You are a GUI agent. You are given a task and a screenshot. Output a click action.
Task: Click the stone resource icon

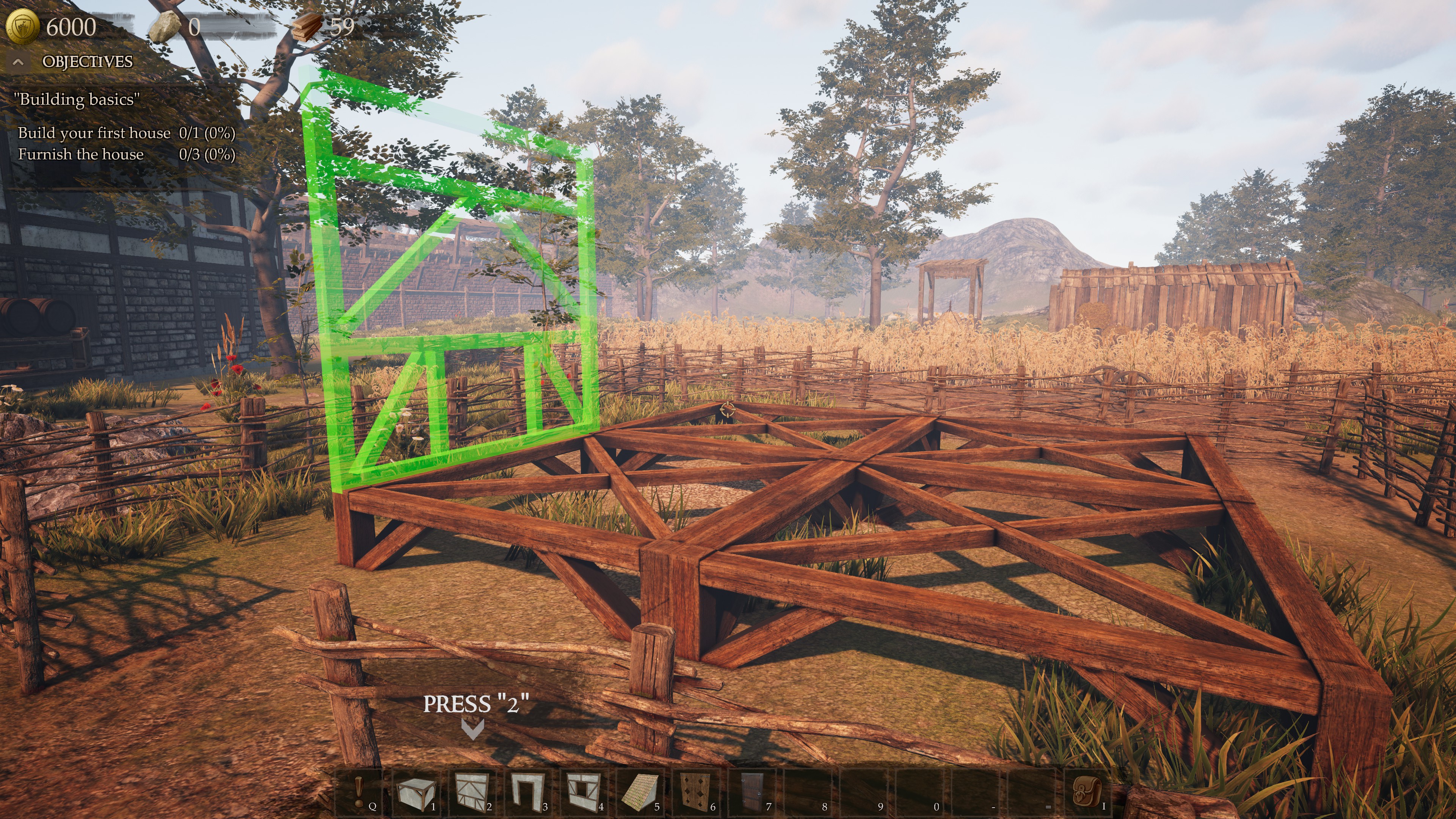click(x=166, y=26)
